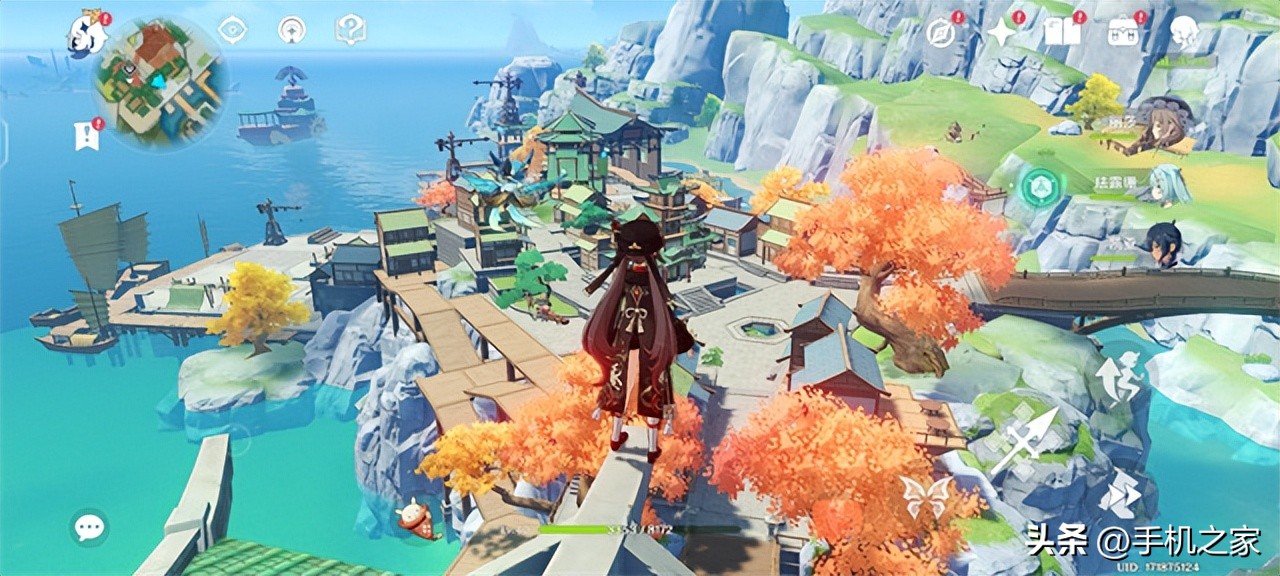Switch to the dark-haired party member
The width and height of the screenshot is (1280, 576).
(1163, 245)
